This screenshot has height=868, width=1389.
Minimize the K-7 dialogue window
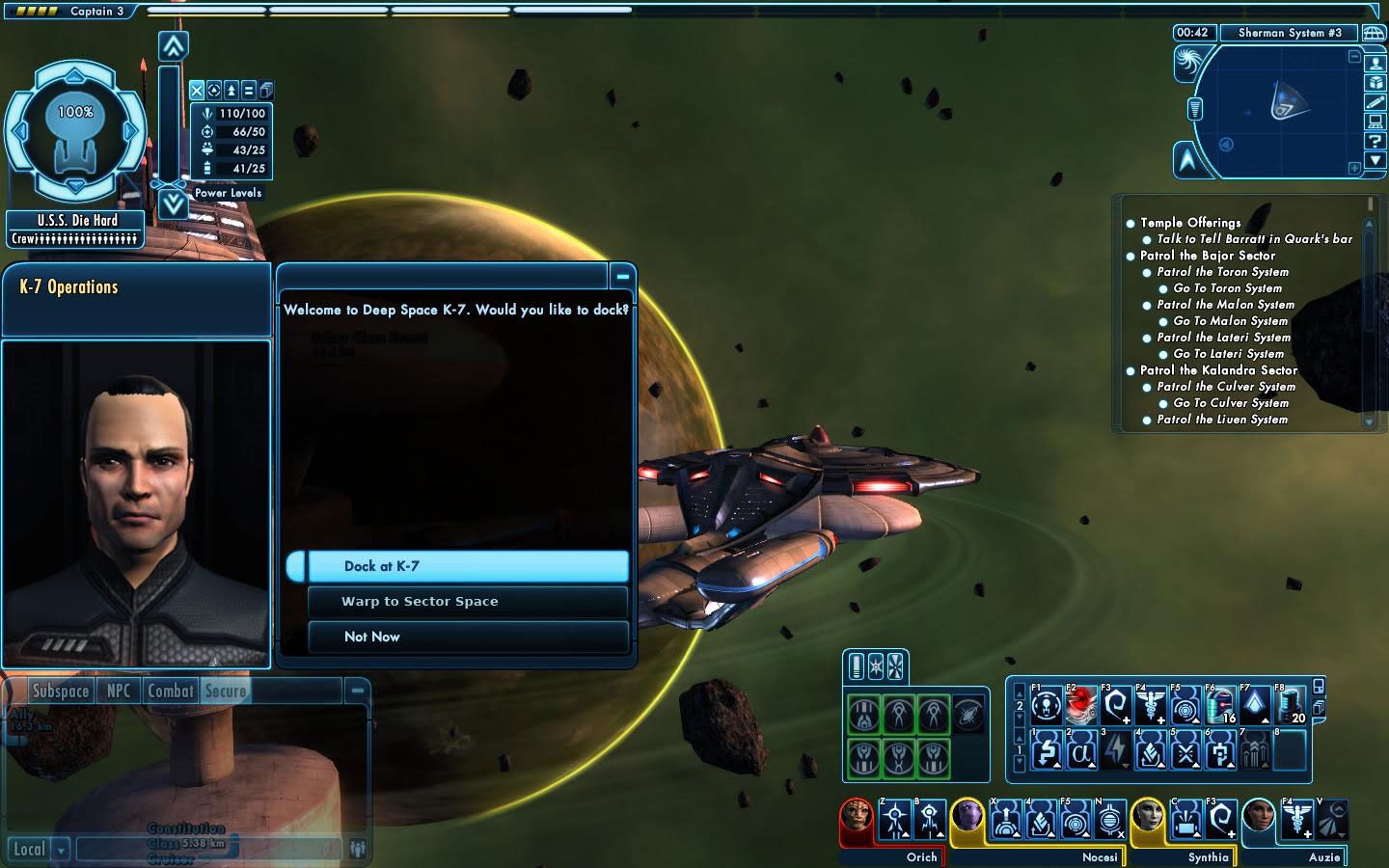click(623, 277)
